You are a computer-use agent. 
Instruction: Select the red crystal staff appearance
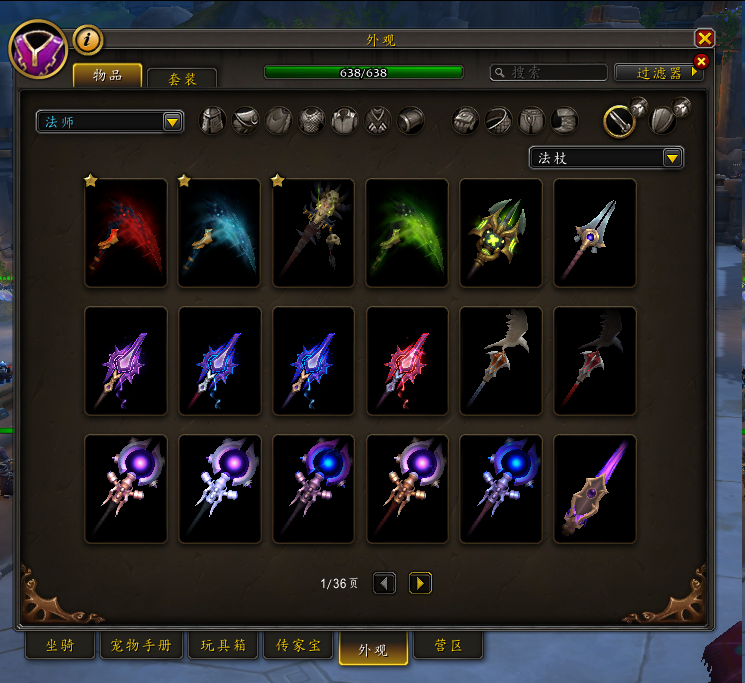407,361
